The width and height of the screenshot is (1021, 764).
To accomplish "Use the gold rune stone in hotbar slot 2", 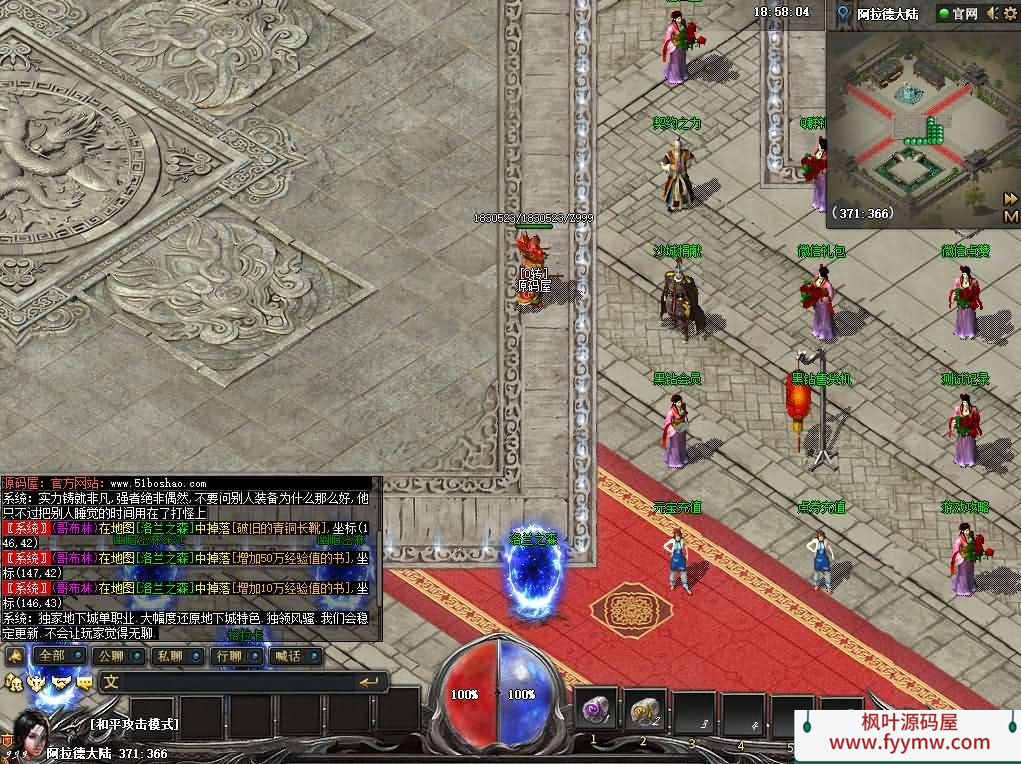I will tap(646, 711).
